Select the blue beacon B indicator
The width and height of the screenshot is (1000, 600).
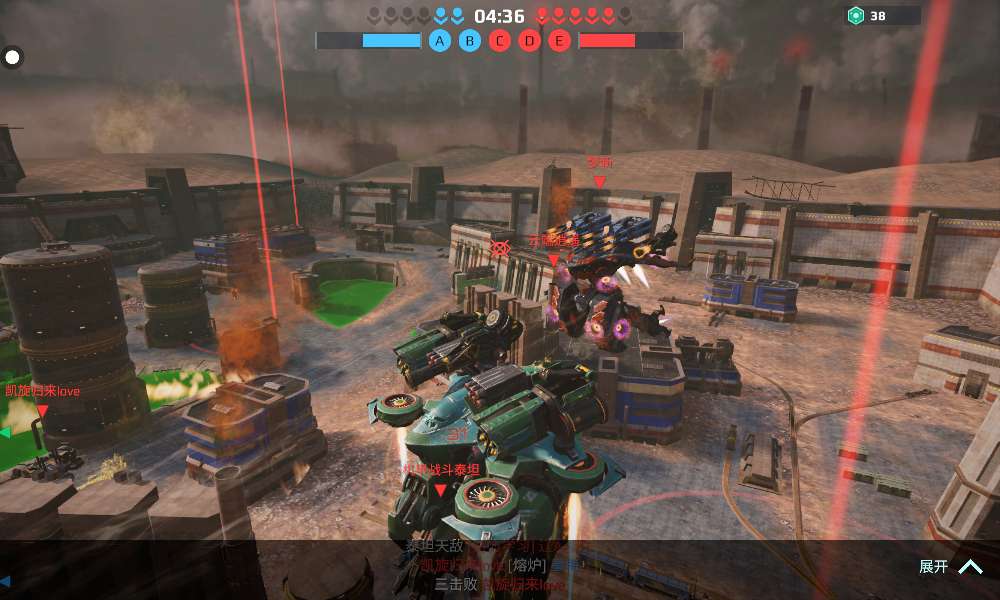pos(469,41)
